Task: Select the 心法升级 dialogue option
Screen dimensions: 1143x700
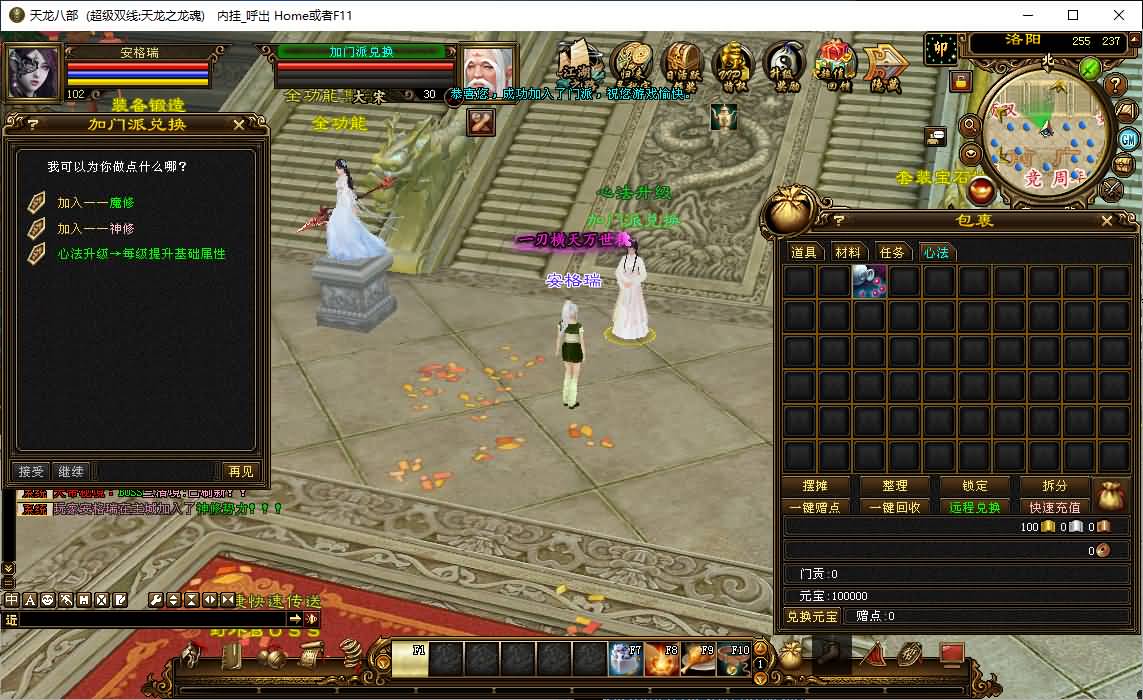Action: [140, 254]
